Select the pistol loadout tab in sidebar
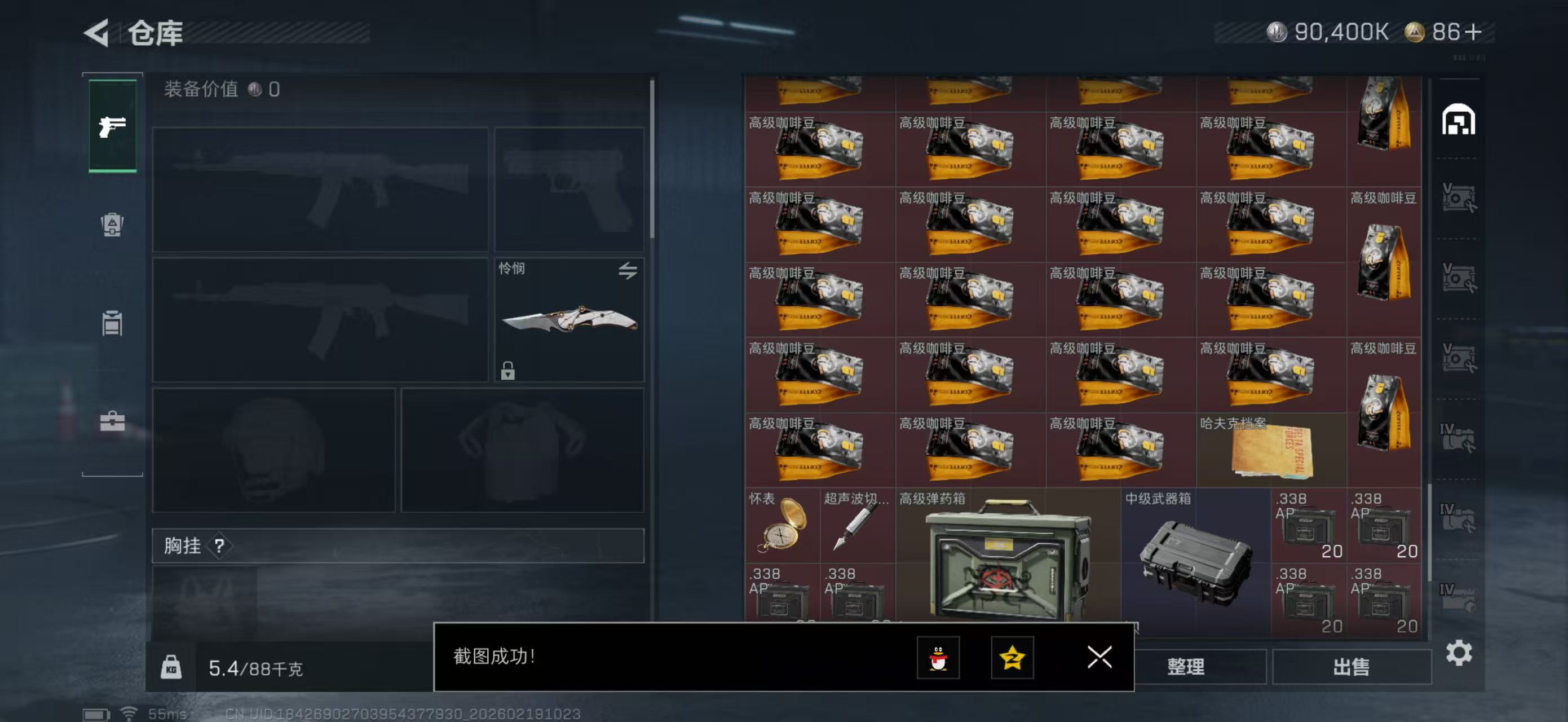Screen dimensions: 1568x722 pyautogui.click(x=113, y=126)
